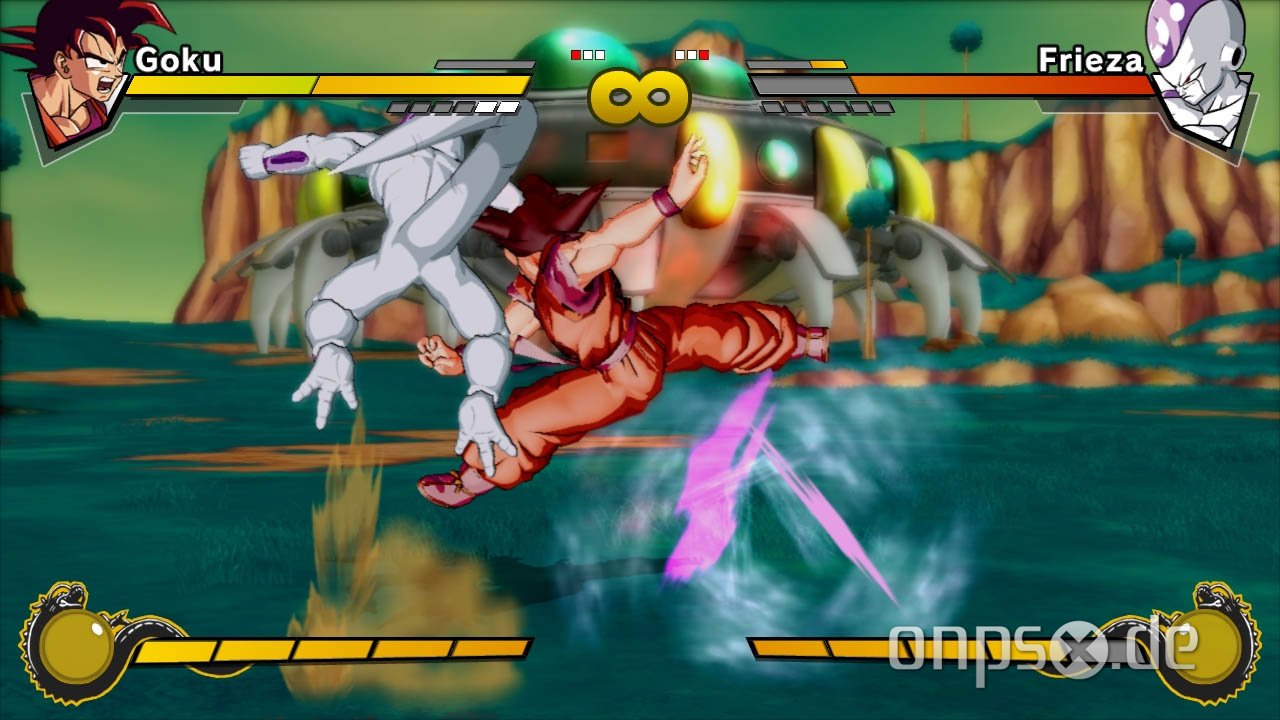Toggle Frieza's middle white round indicator

pos(692,55)
